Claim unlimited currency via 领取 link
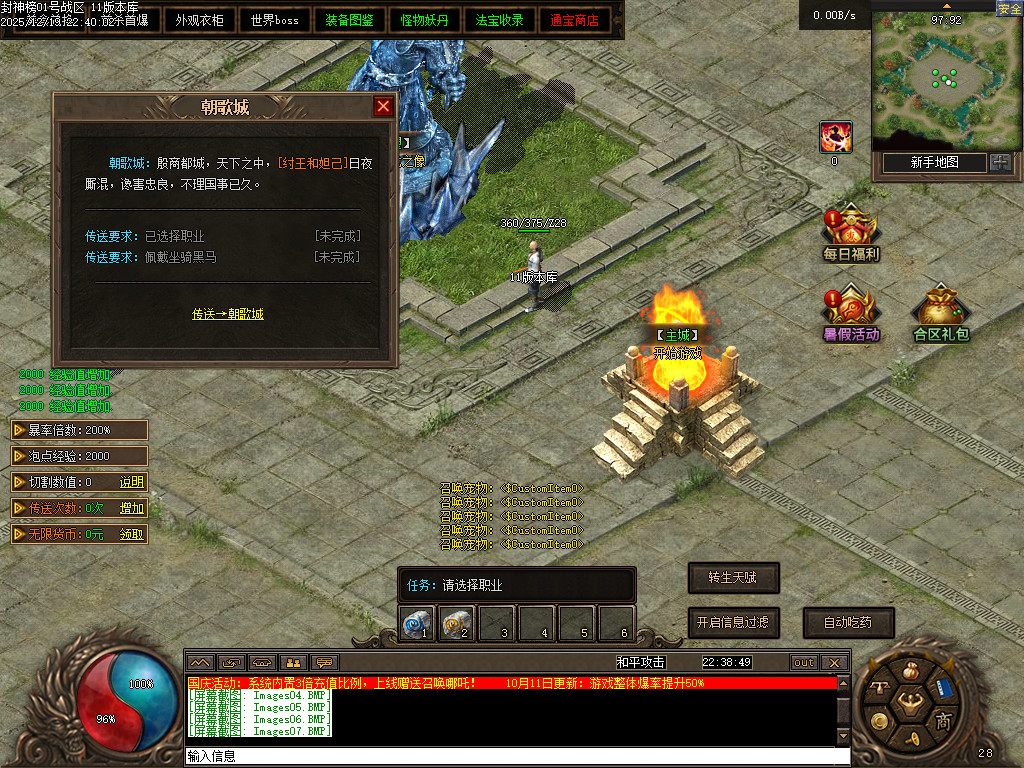 [x=132, y=534]
